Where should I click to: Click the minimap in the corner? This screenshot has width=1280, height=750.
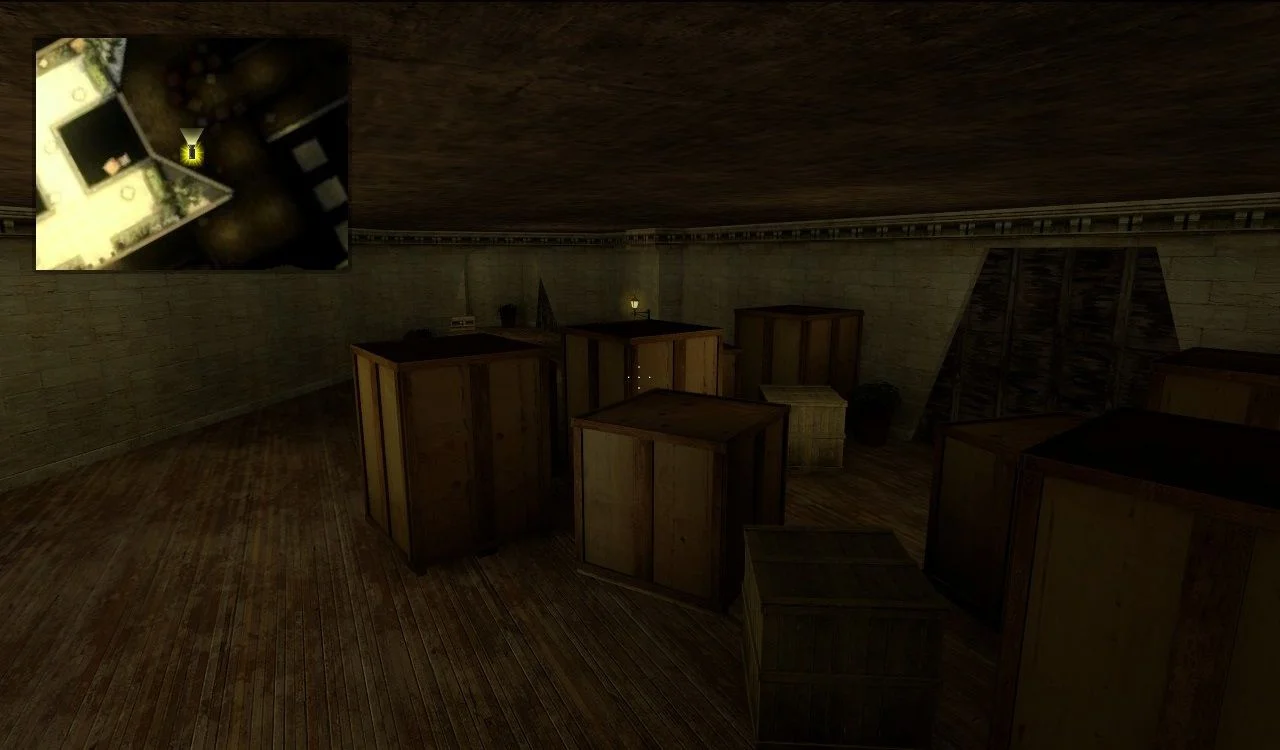point(192,154)
